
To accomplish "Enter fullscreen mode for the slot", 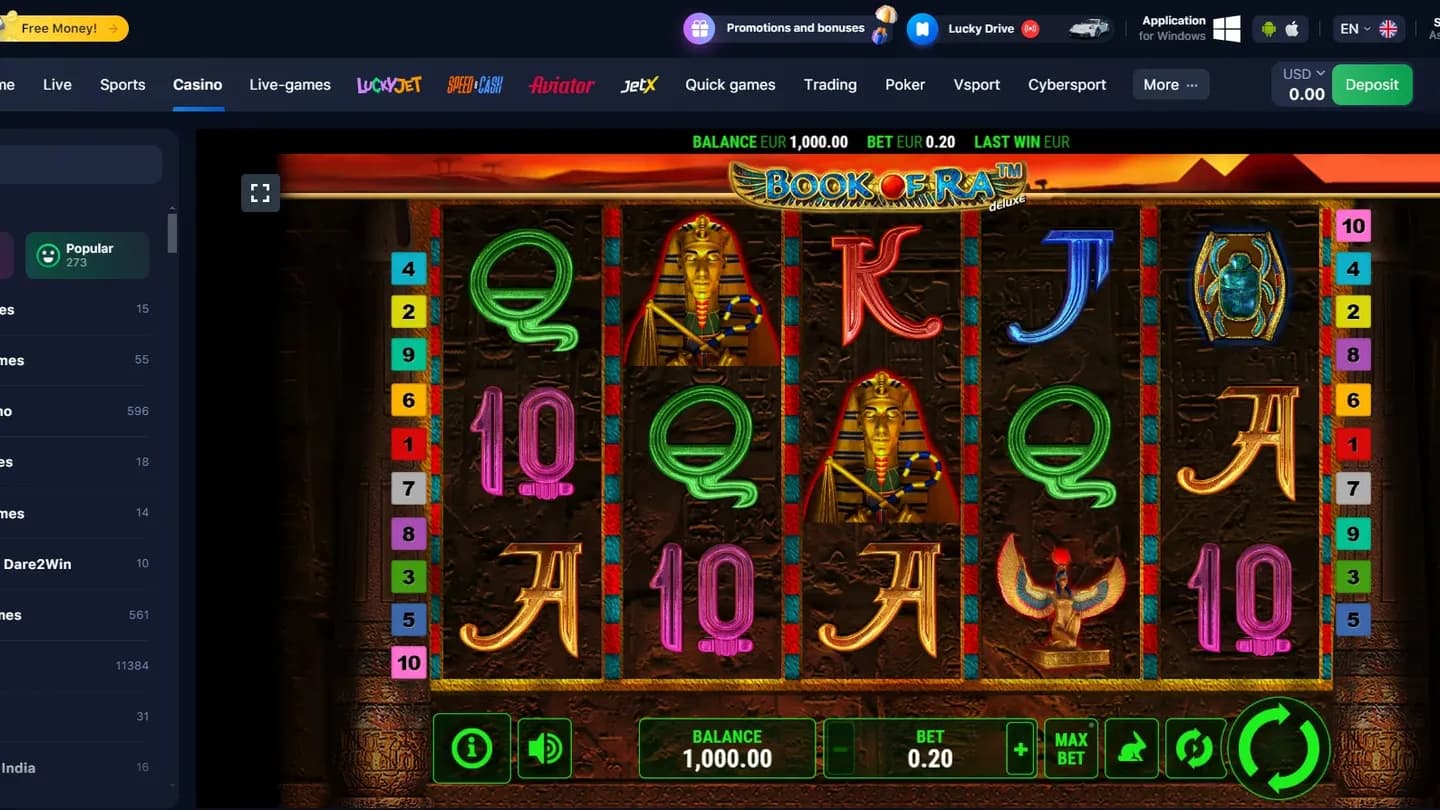I will [260, 193].
